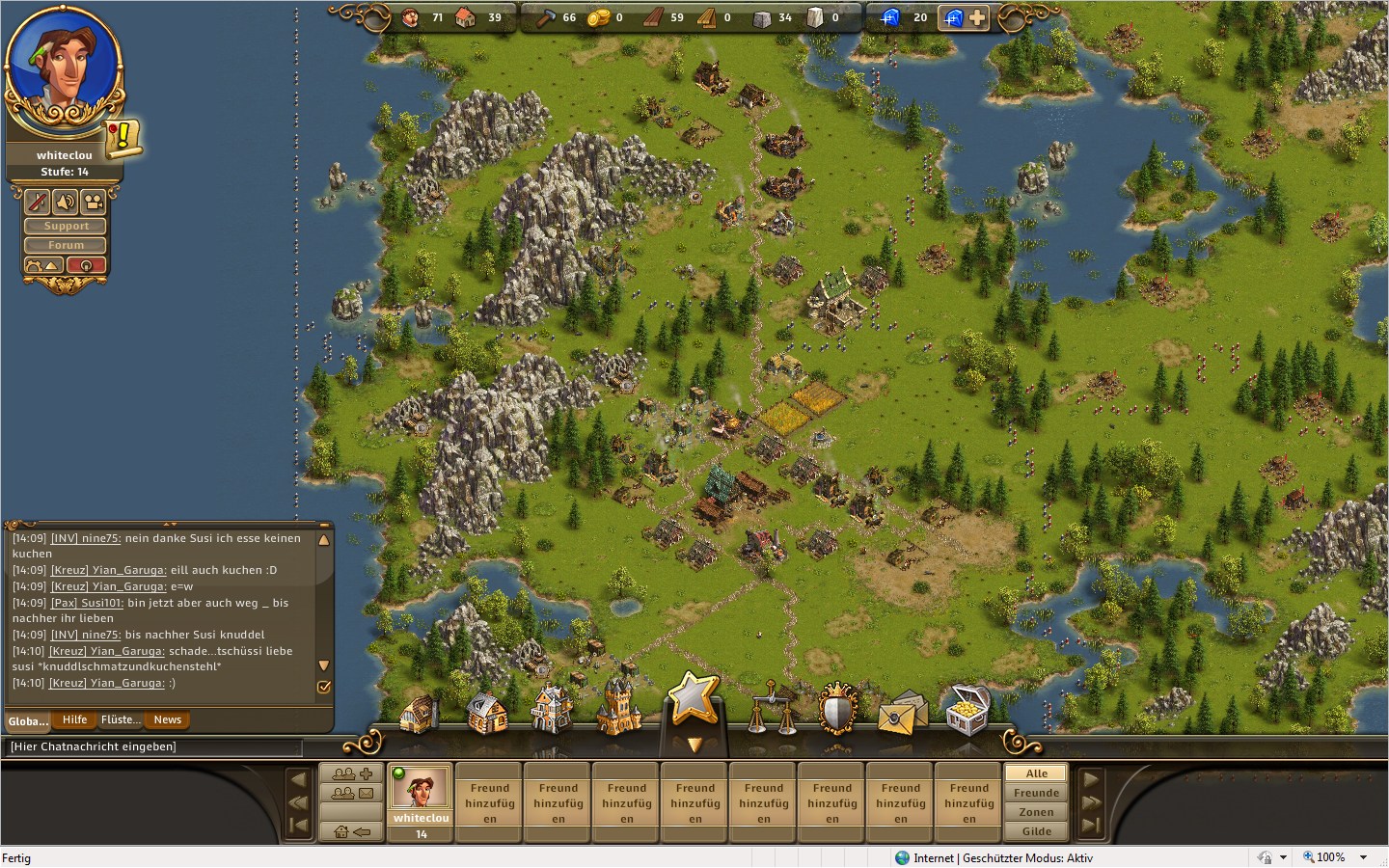Image resolution: width=1389 pixels, height=868 pixels.
Task: Open the treasure chest shop
Action: (967, 710)
